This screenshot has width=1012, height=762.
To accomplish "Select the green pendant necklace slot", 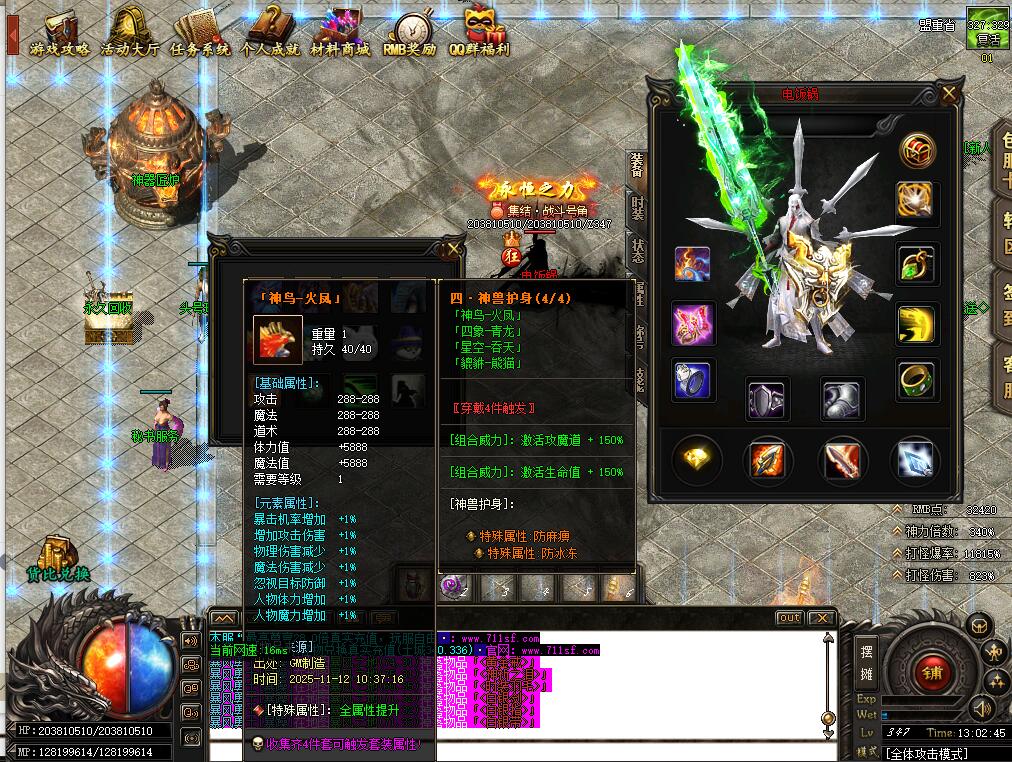I will coord(915,264).
